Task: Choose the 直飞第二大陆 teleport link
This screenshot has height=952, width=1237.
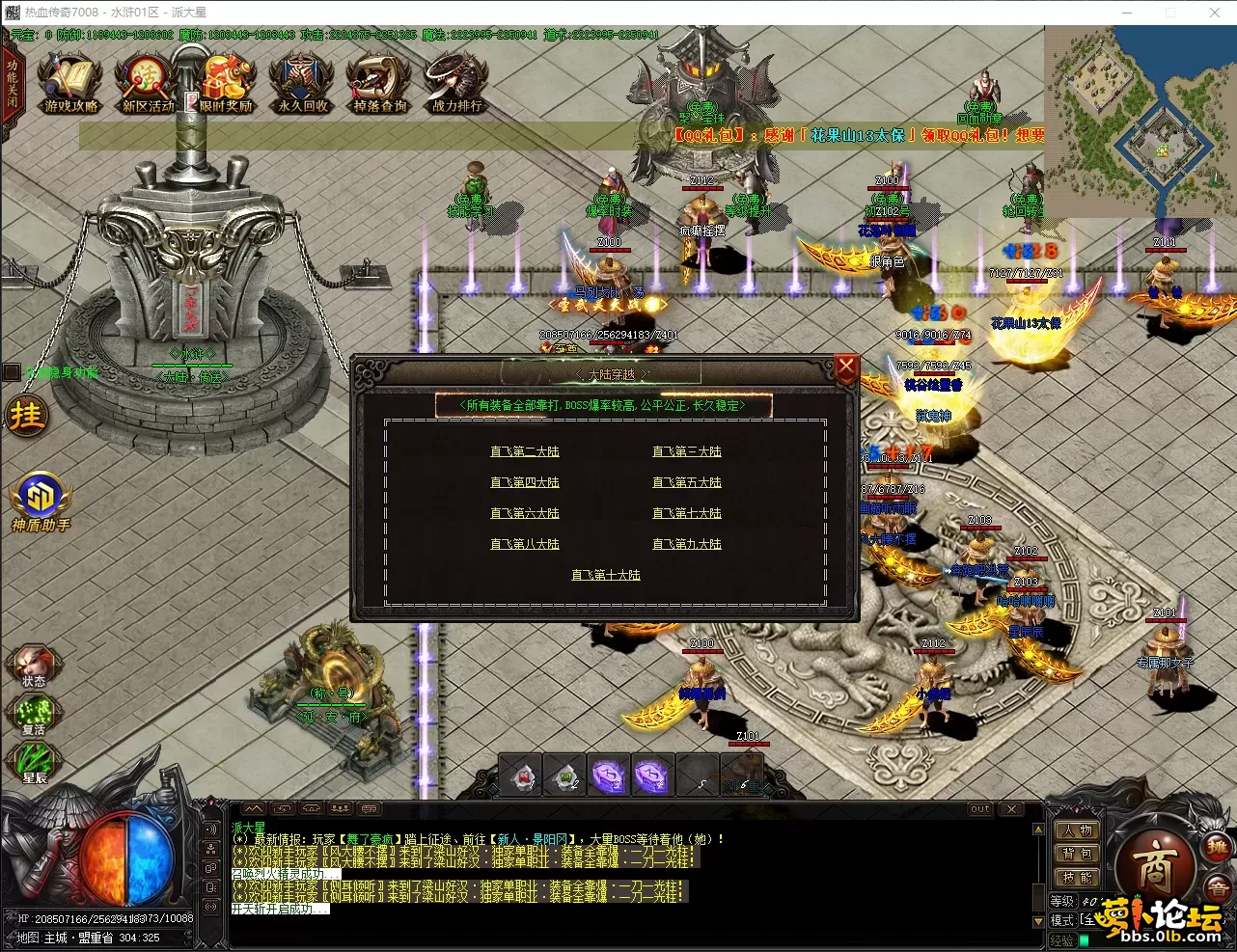Action: click(525, 451)
